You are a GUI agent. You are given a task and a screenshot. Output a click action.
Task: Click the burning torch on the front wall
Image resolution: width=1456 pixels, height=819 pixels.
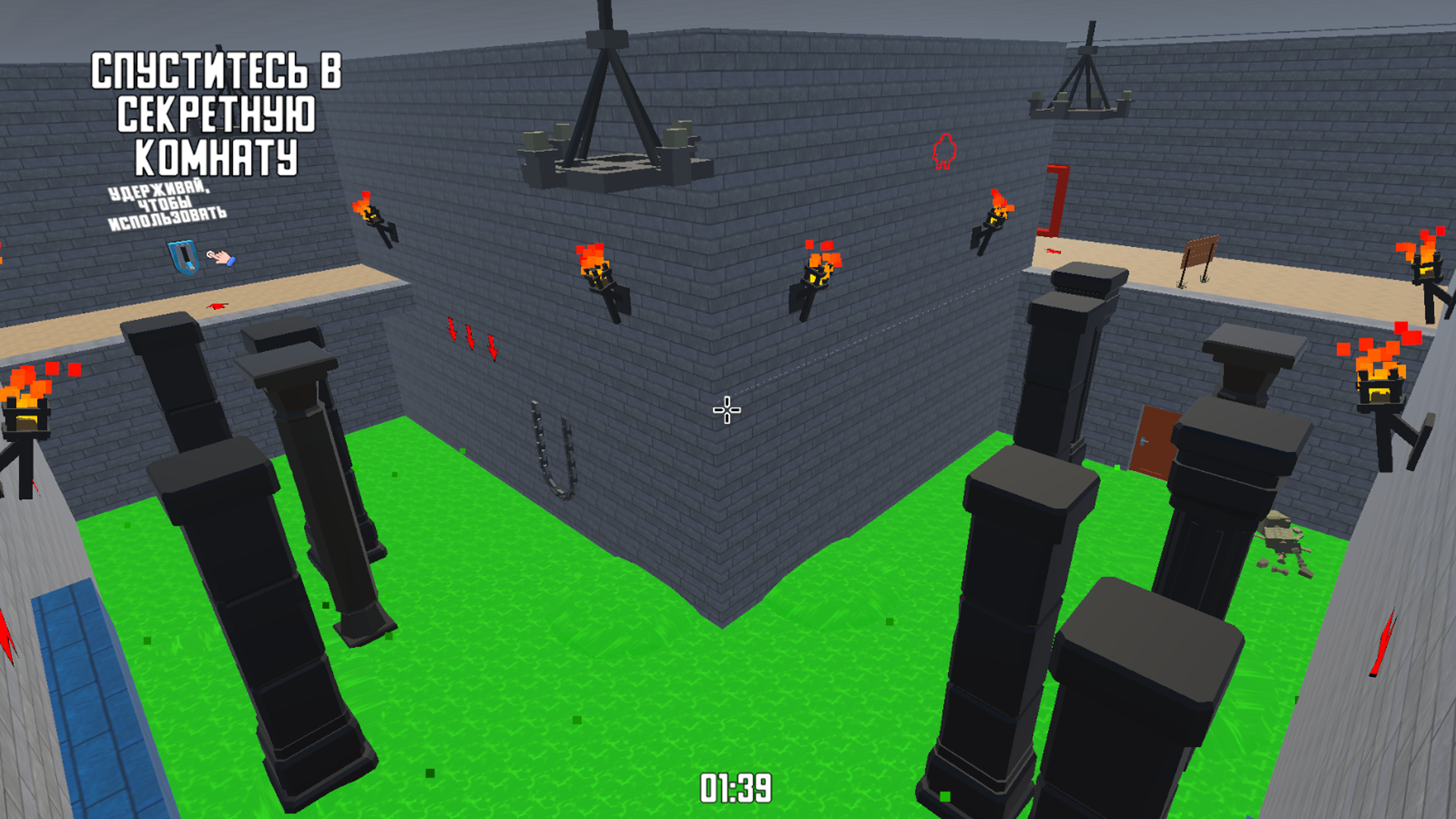pos(599,273)
